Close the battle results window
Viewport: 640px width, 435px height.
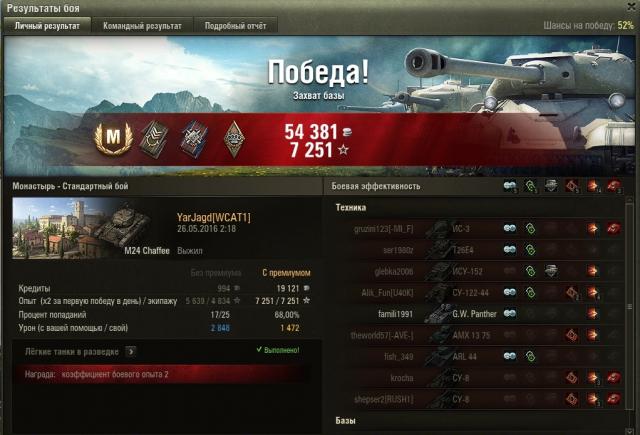tap(628, 8)
